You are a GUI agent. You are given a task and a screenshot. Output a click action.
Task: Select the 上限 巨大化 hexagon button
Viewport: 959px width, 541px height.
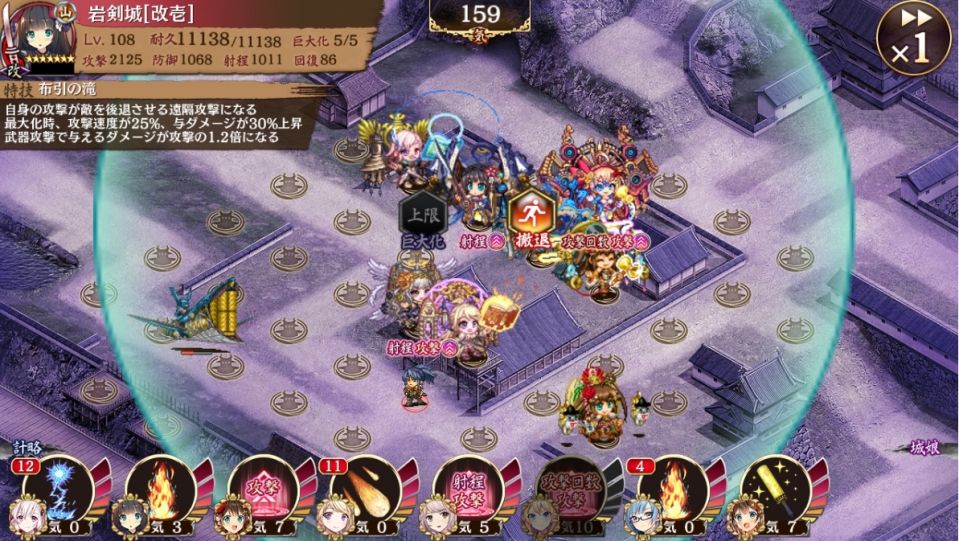tap(420, 217)
